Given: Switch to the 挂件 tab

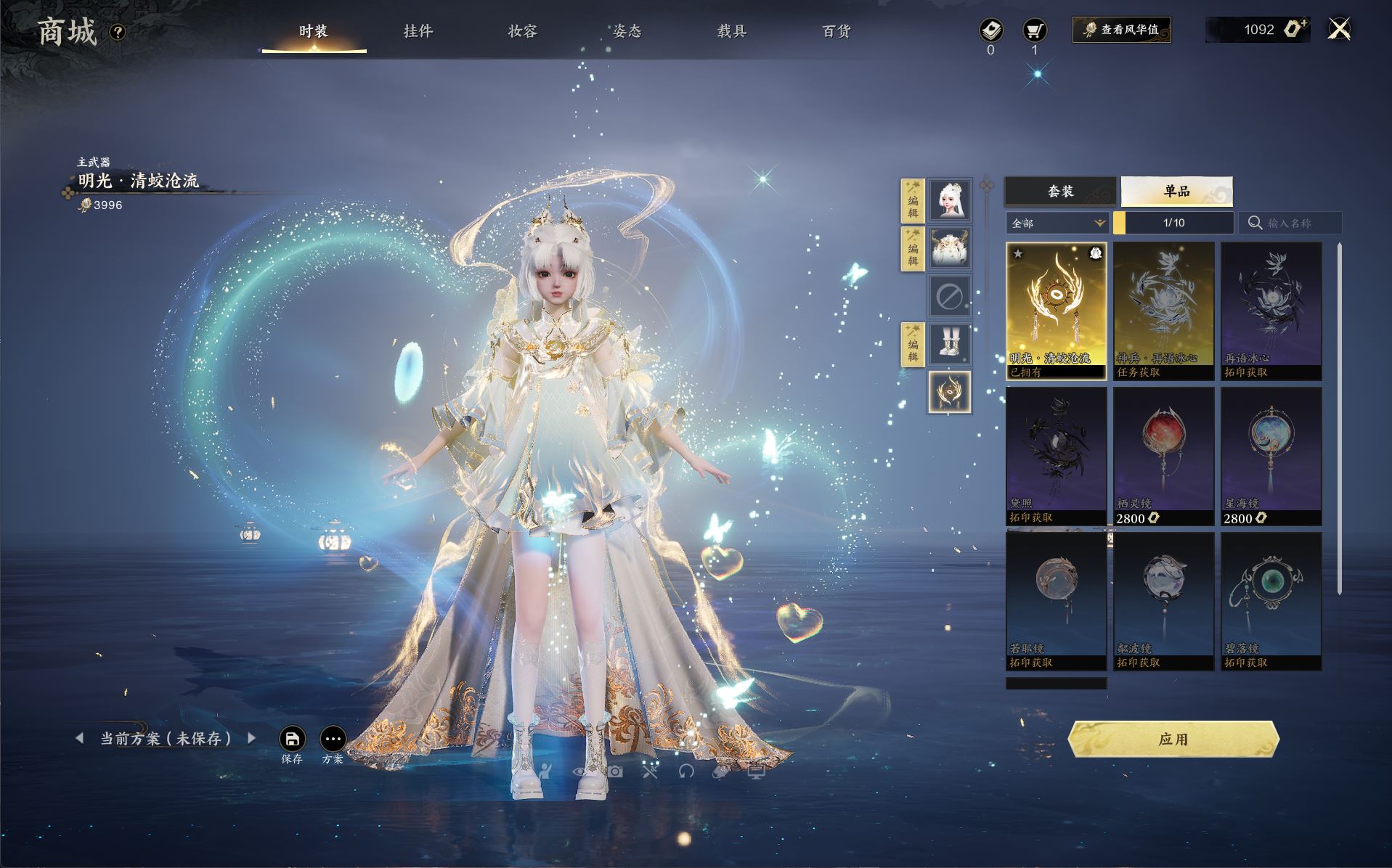Looking at the screenshot, I should pos(418,31).
